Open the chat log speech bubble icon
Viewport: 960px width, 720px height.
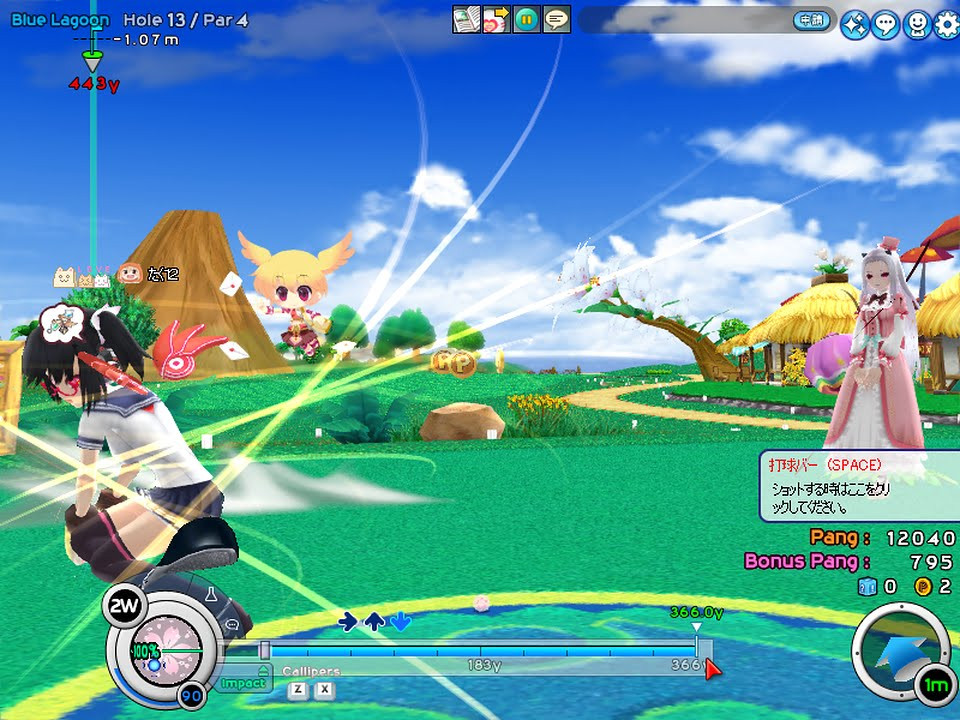[557, 19]
